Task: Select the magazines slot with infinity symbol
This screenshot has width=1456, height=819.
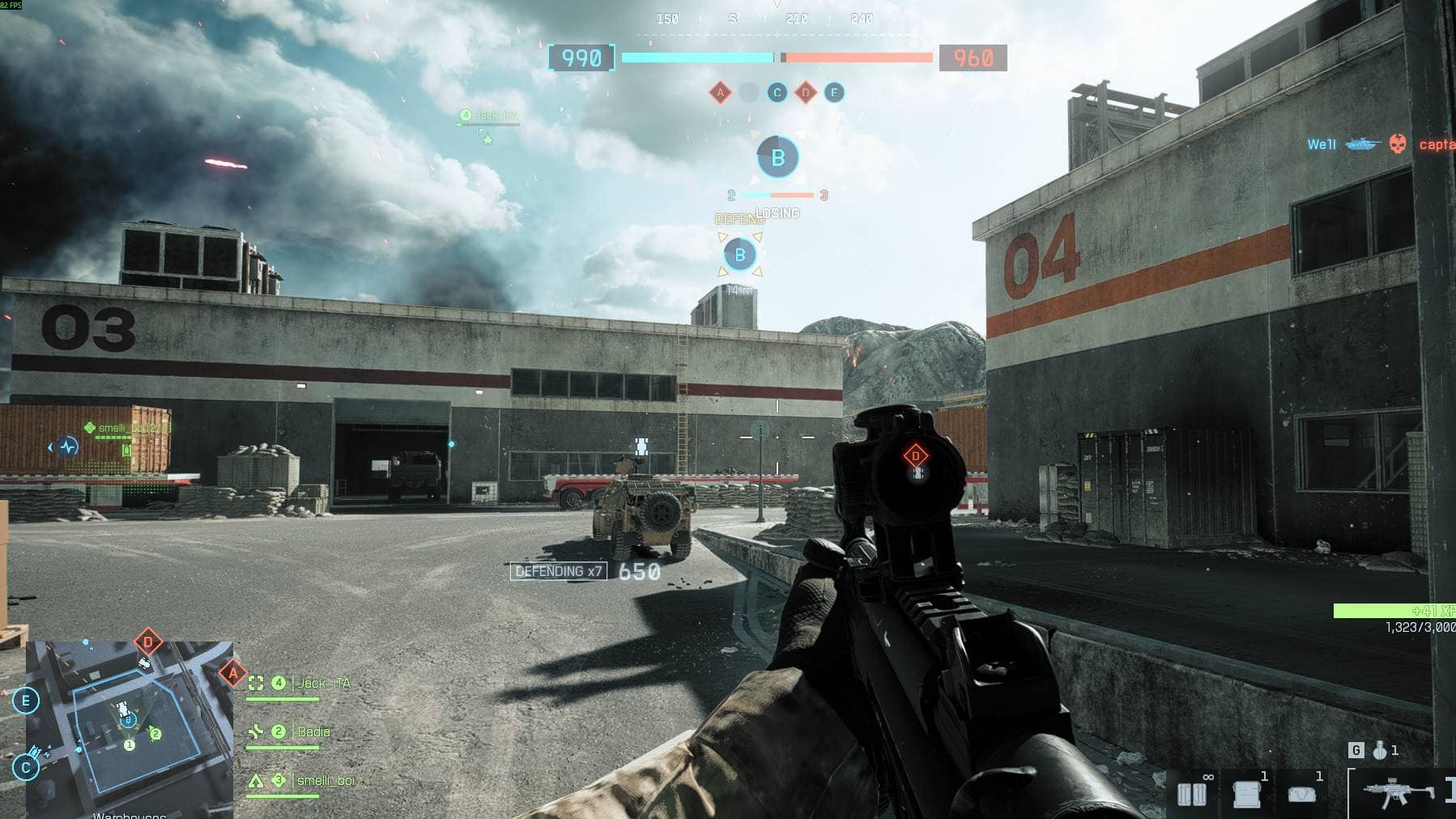Action: click(1192, 793)
